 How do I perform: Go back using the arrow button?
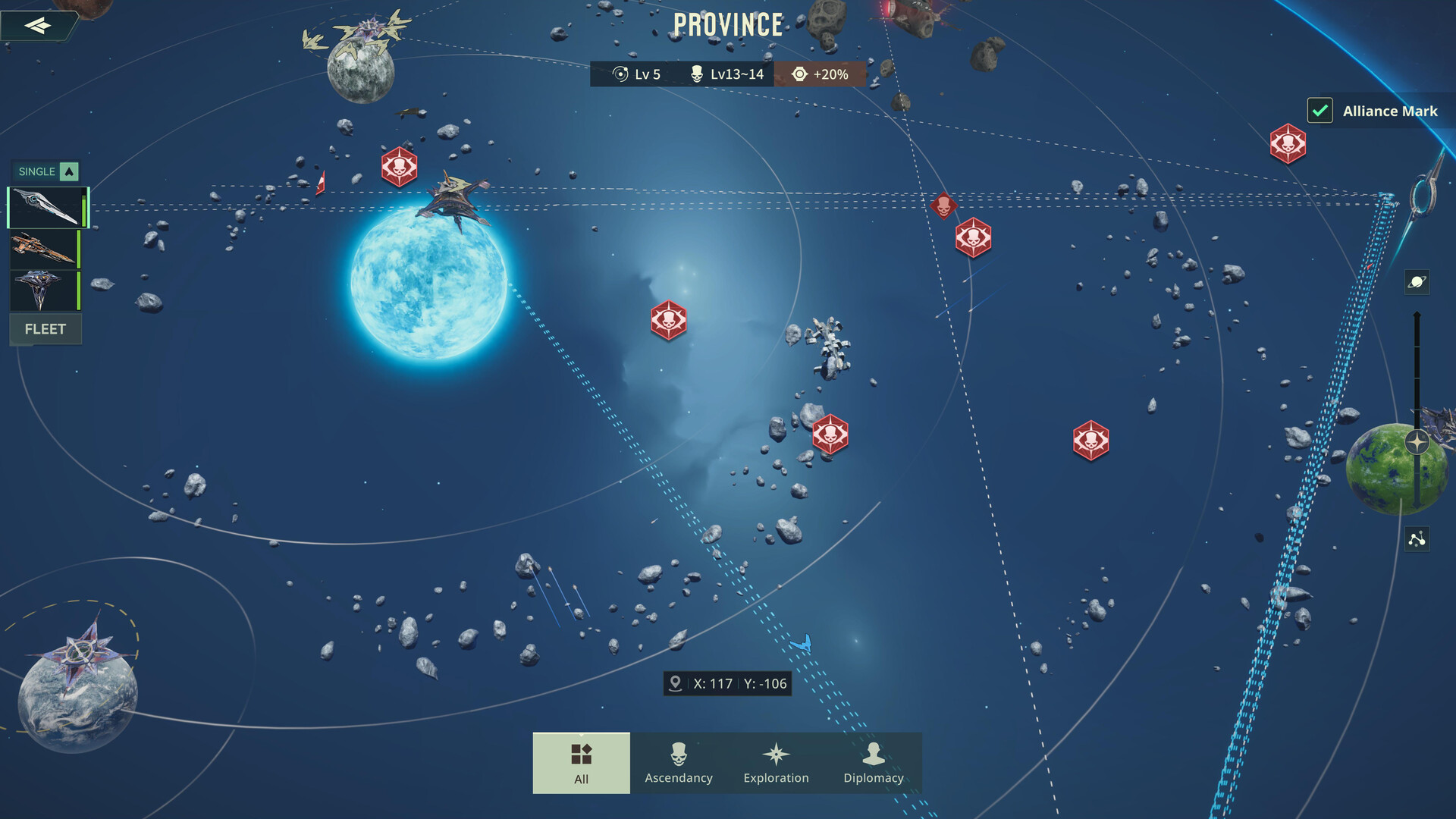pos(38,26)
